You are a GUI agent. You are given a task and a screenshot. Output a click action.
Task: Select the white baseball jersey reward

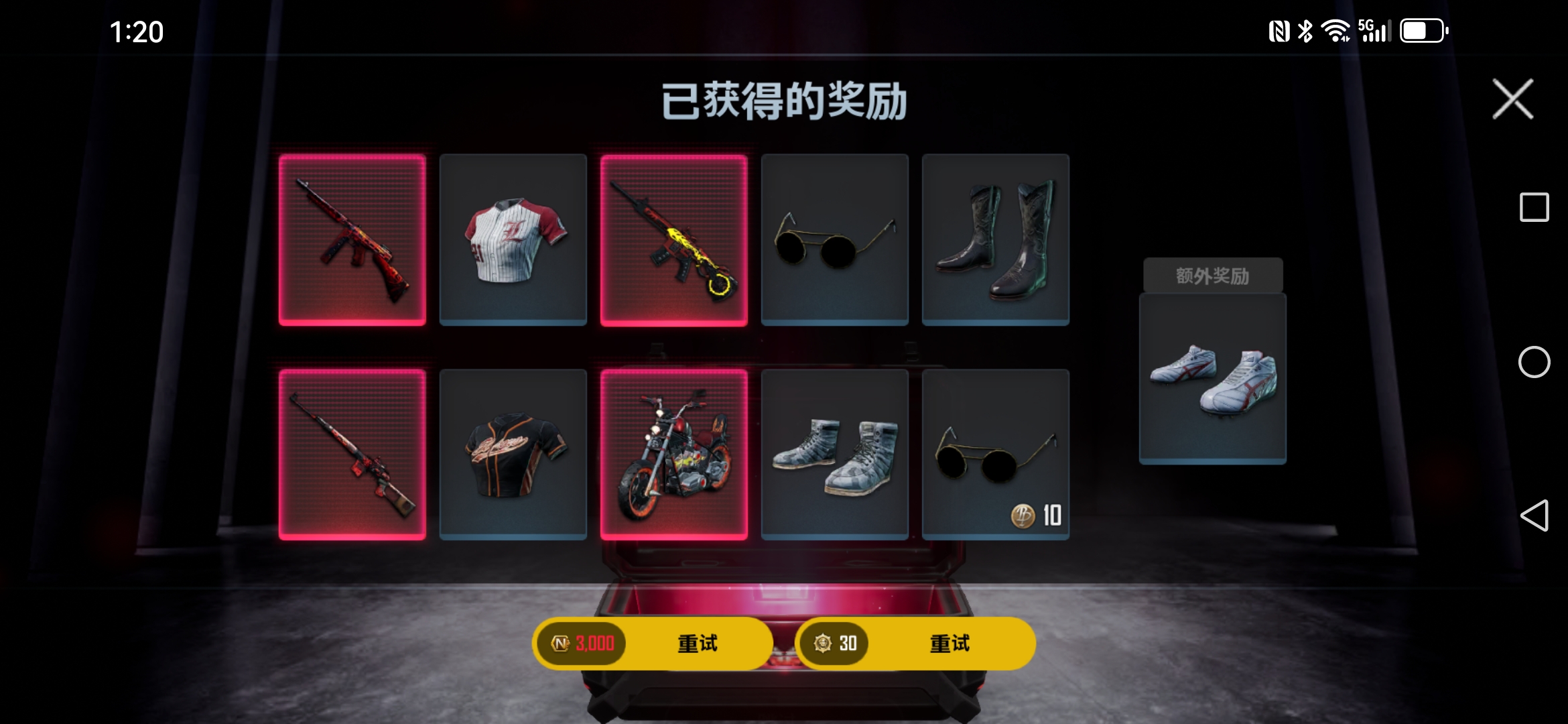point(513,239)
